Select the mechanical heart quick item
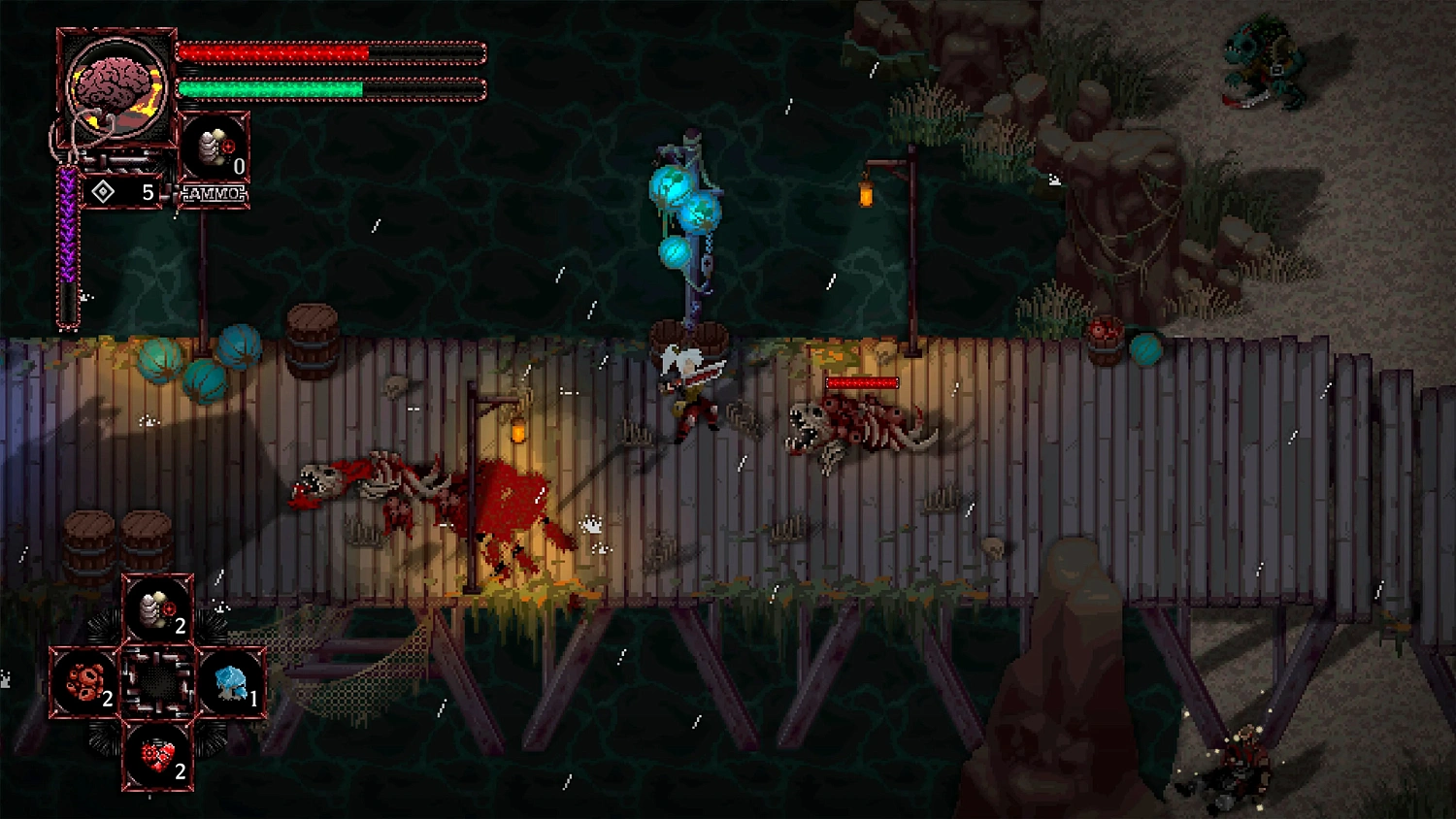 pos(157,761)
